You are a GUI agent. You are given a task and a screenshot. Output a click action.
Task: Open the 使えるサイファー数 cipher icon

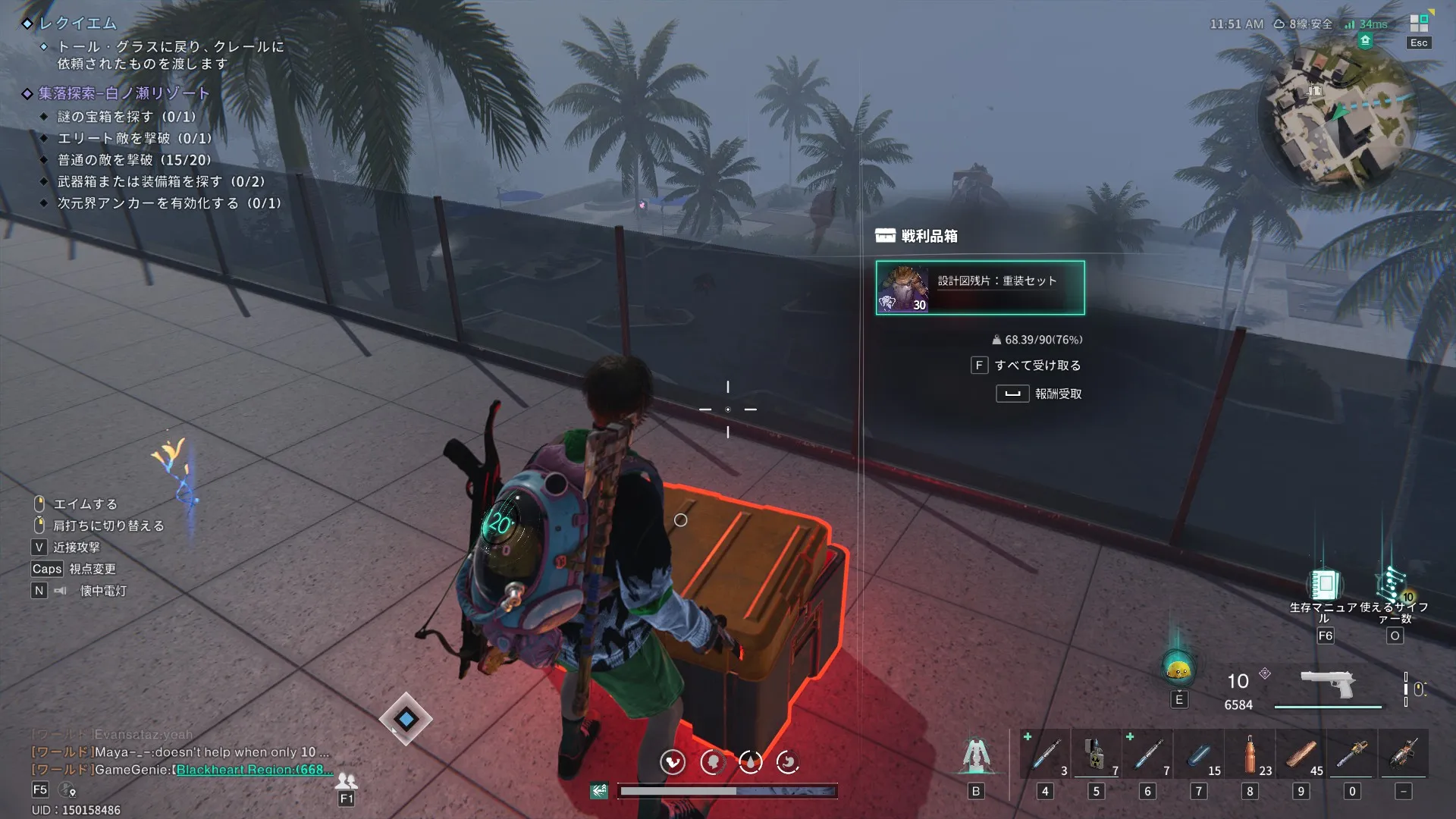(x=1393, y=585)
